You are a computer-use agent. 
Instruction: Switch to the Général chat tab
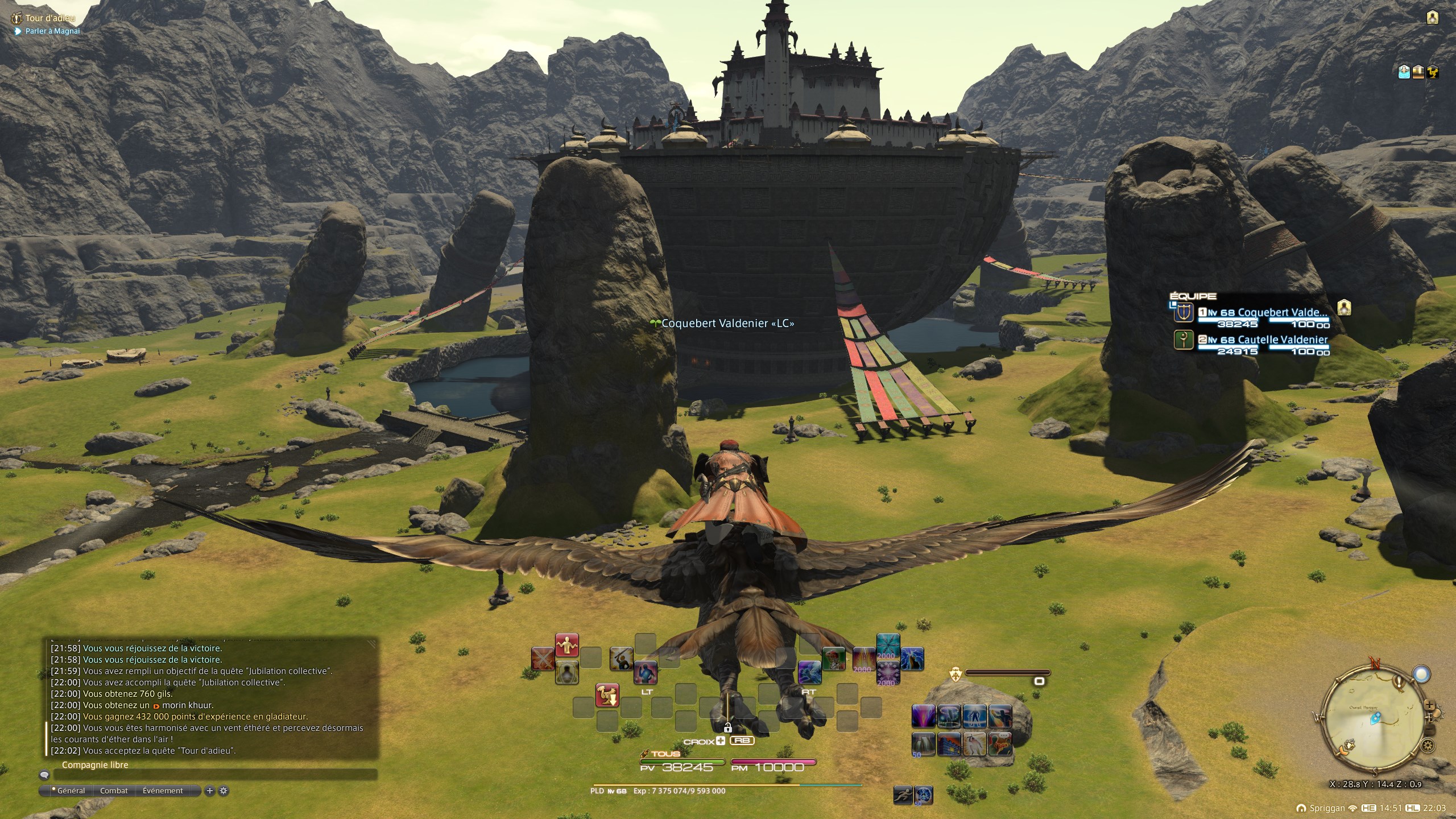tap(71, 791)
